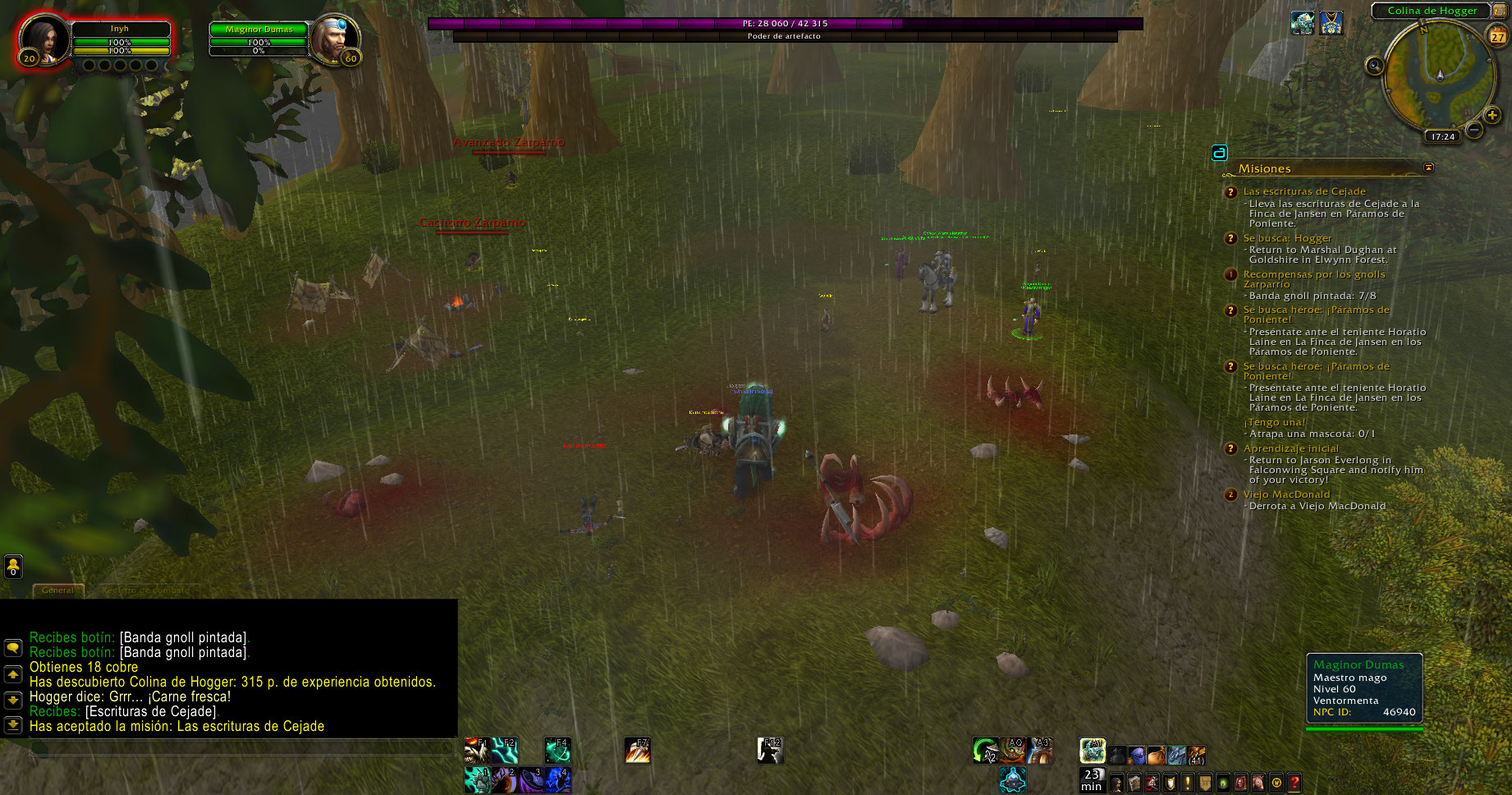The height and width of the screenshot is (795, 1512).
Task: Open the red question mark help button
Action: (x=1294, y=783)
